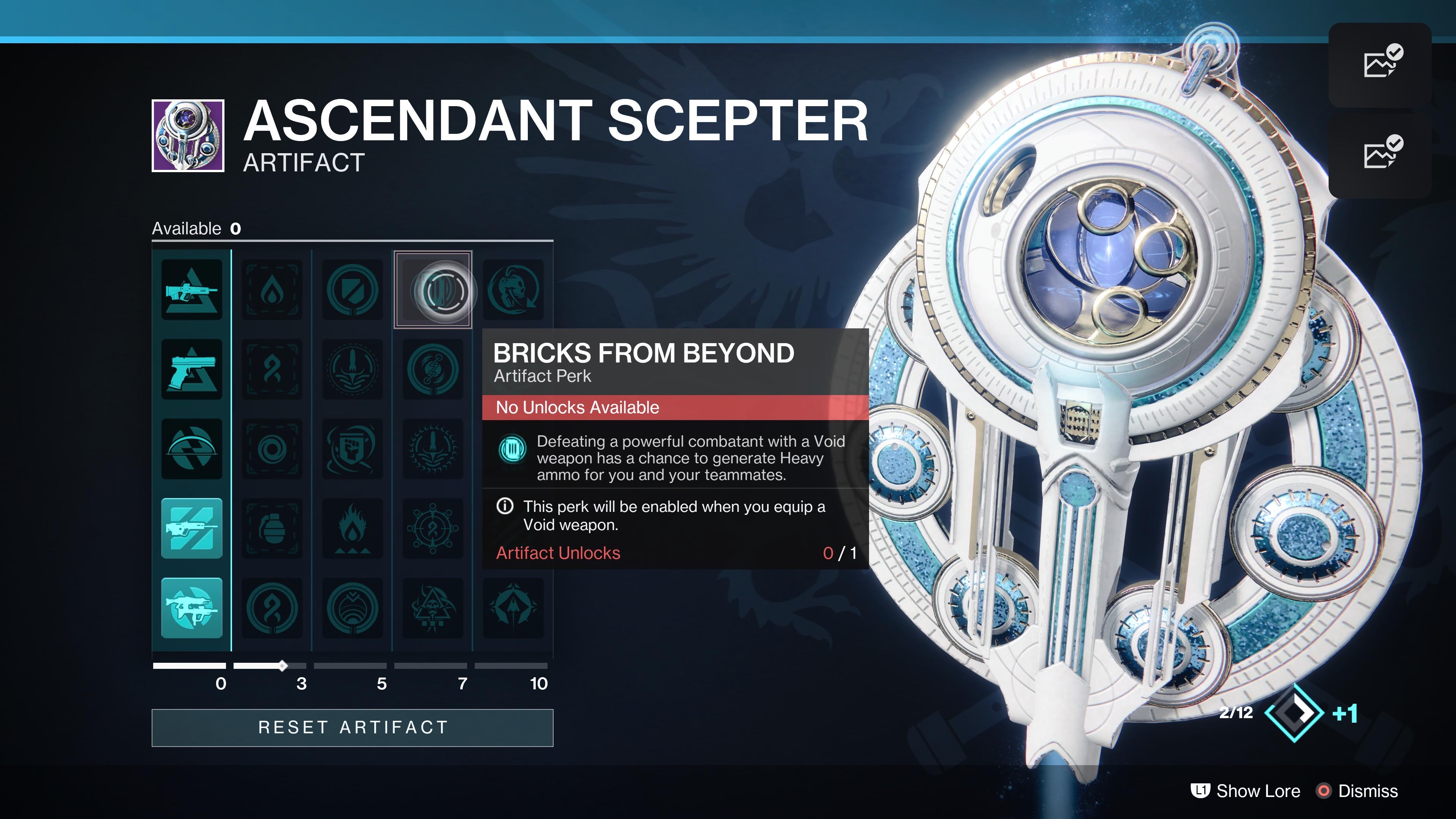The height and width of the screenshot is (819, 1456).
Task: Select the sidearm pistol perk
Action: tap(191, 370)
